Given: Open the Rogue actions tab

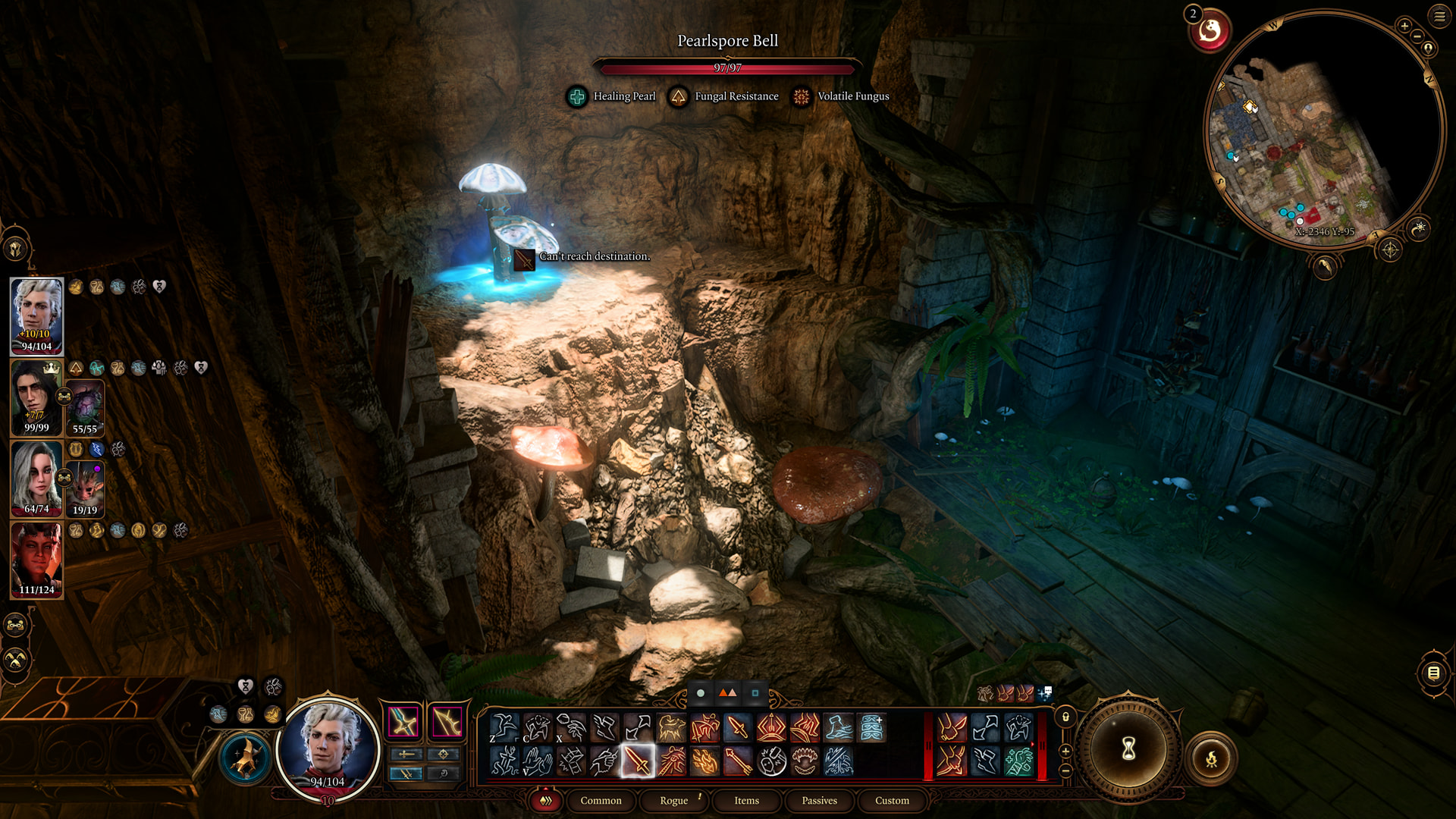Looking at the screenshot, I should pos(673,800).
